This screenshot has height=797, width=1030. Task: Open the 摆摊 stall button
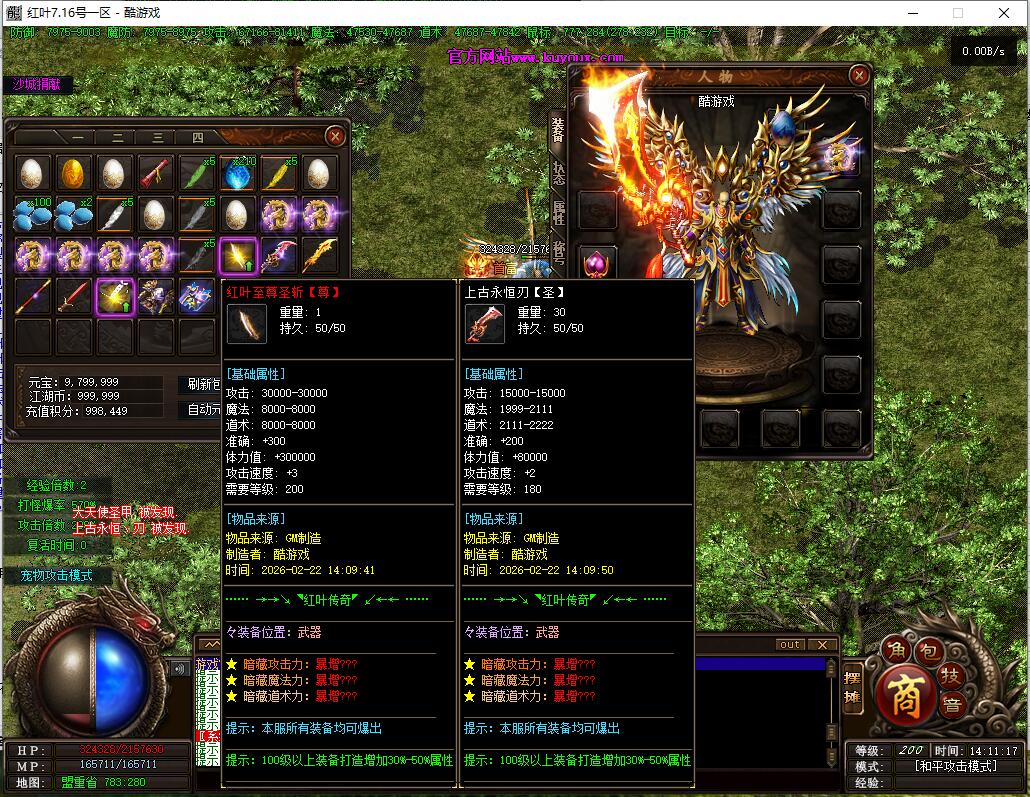[853, 687]
